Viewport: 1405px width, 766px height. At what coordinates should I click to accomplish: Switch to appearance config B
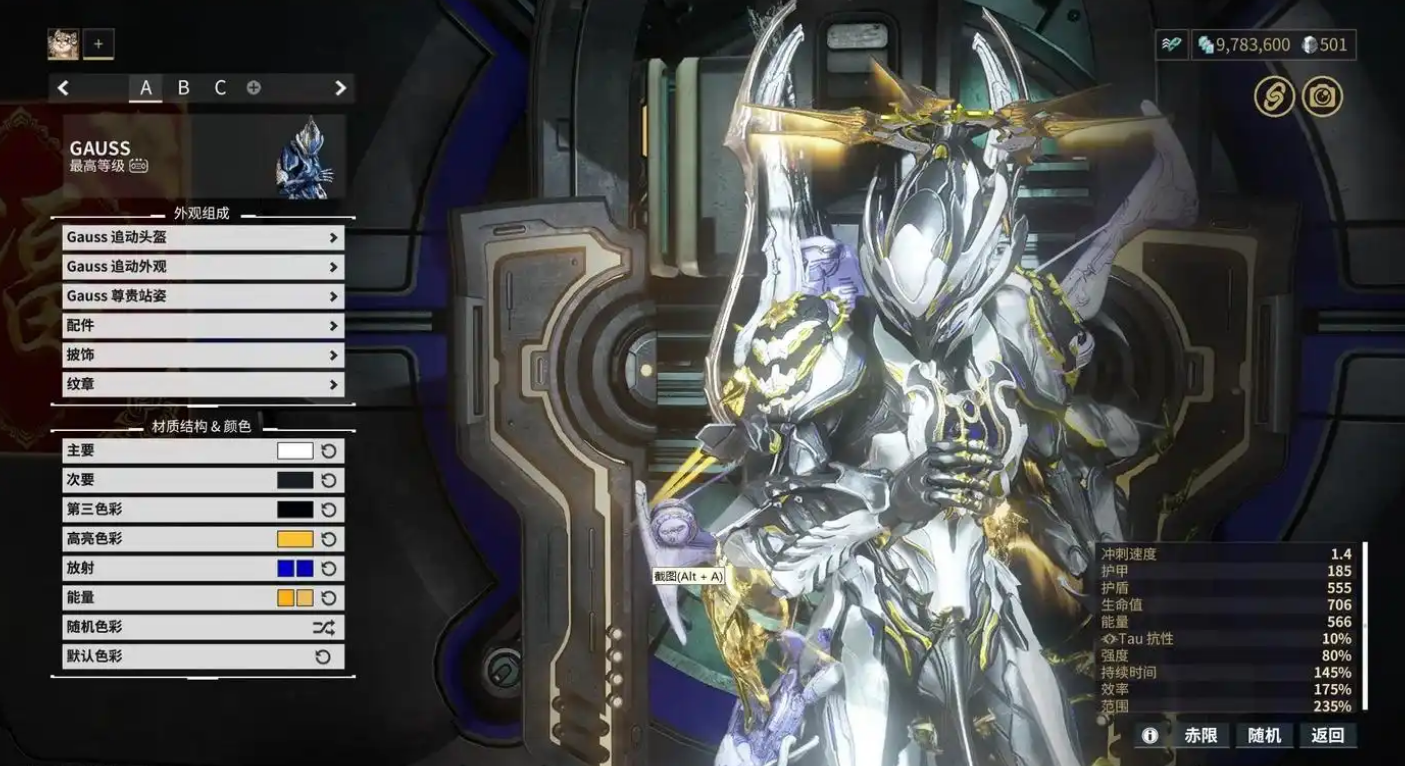pos(183,88)
